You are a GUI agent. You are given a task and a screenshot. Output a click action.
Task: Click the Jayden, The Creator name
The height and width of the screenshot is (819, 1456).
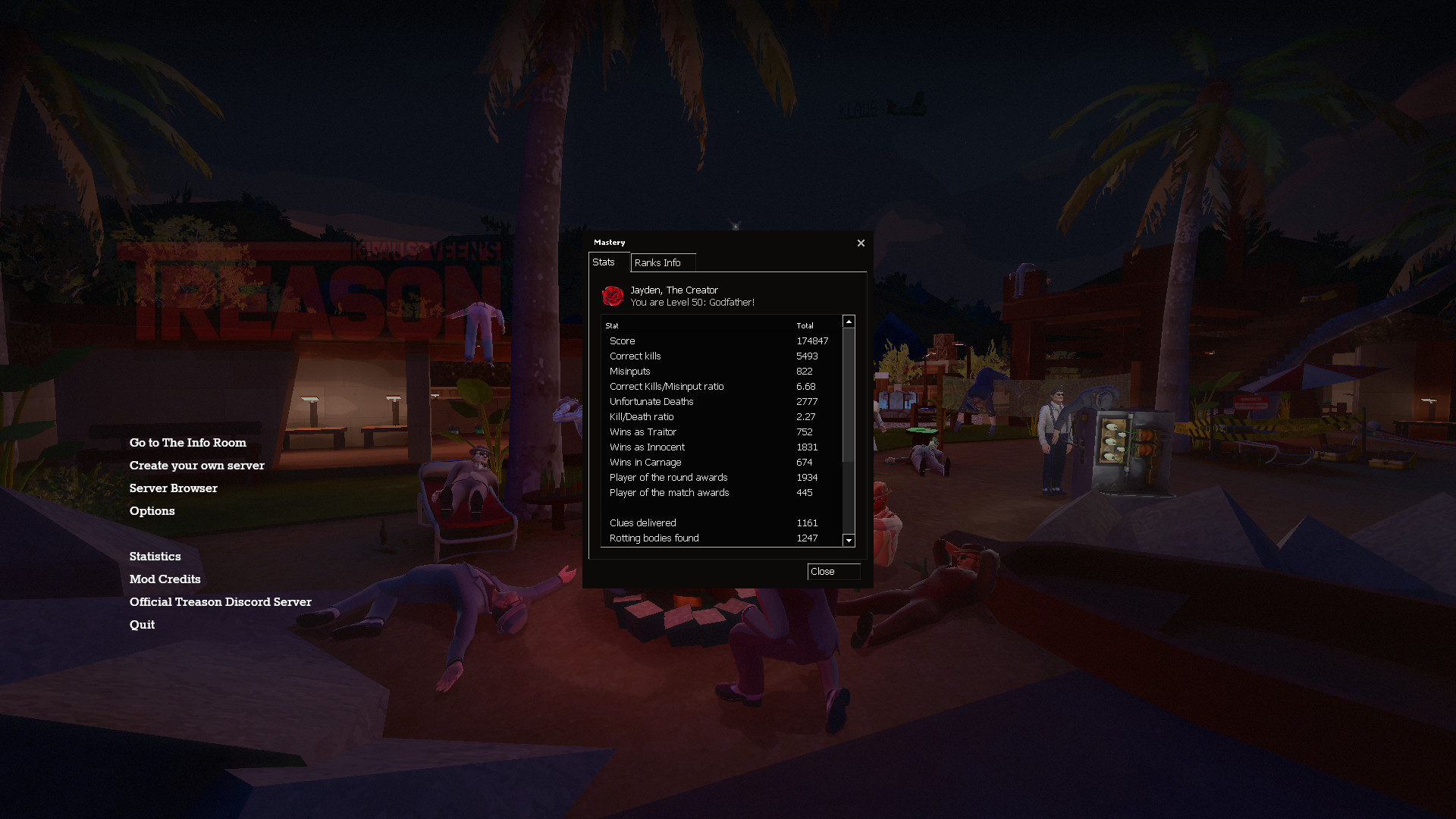[x=673, y=290]
